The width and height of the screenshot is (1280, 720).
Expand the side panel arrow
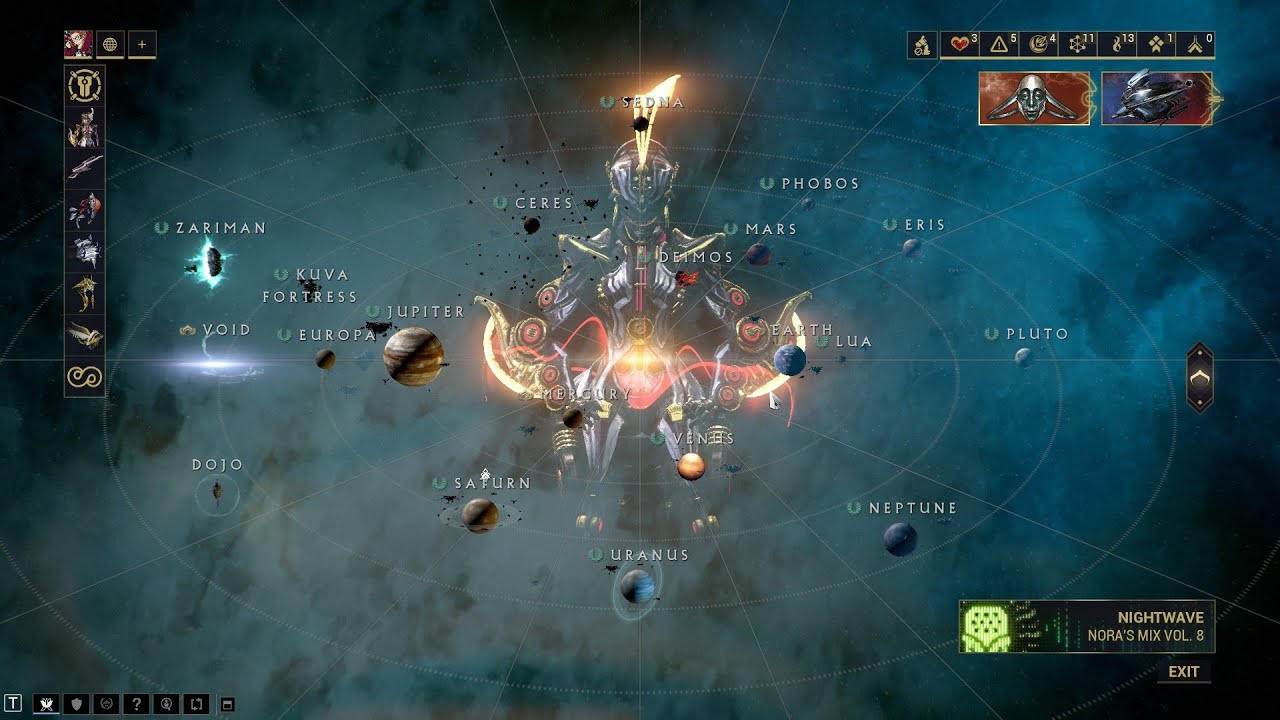point(1199,377)
